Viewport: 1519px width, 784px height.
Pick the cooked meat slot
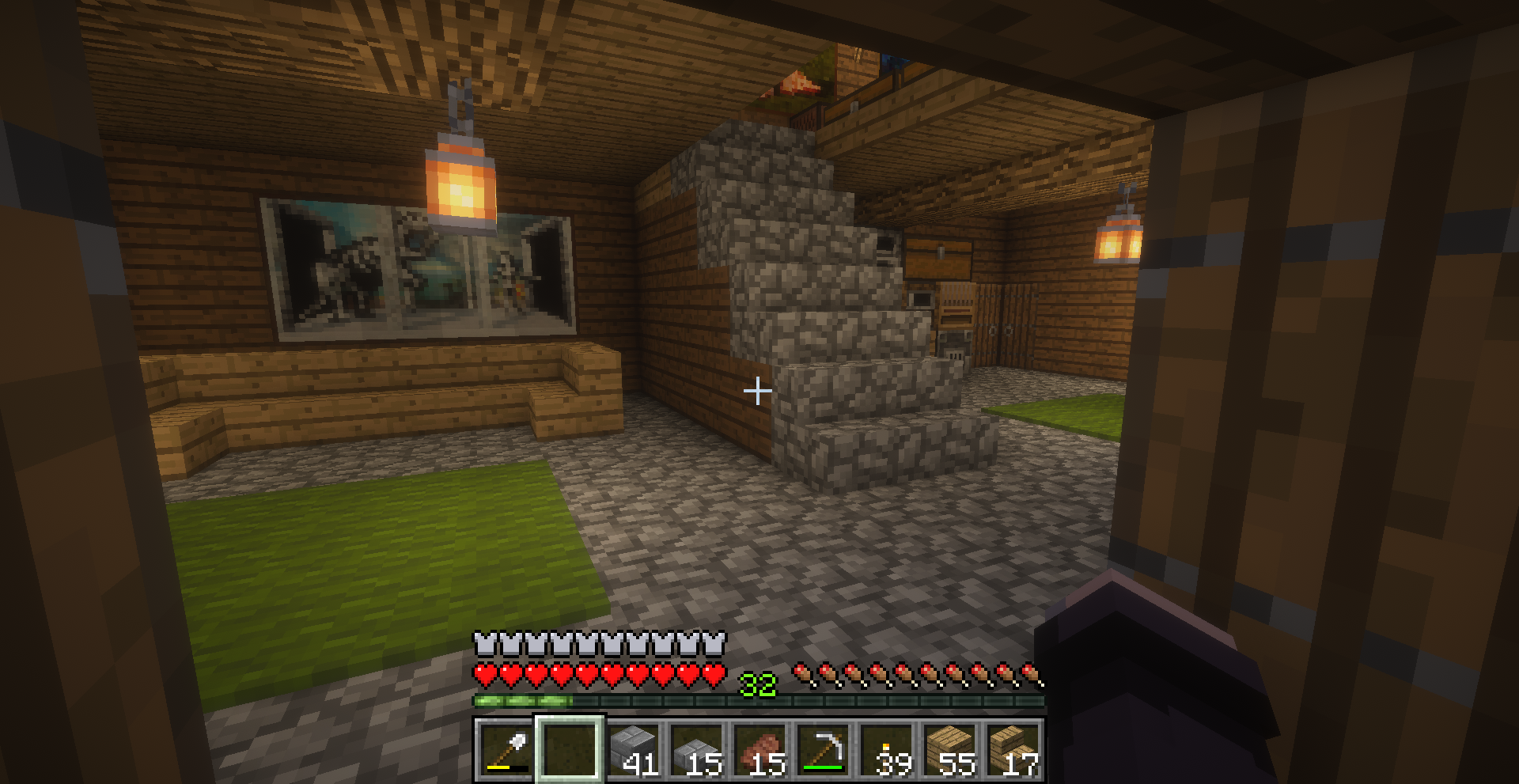tap(760, 749)
